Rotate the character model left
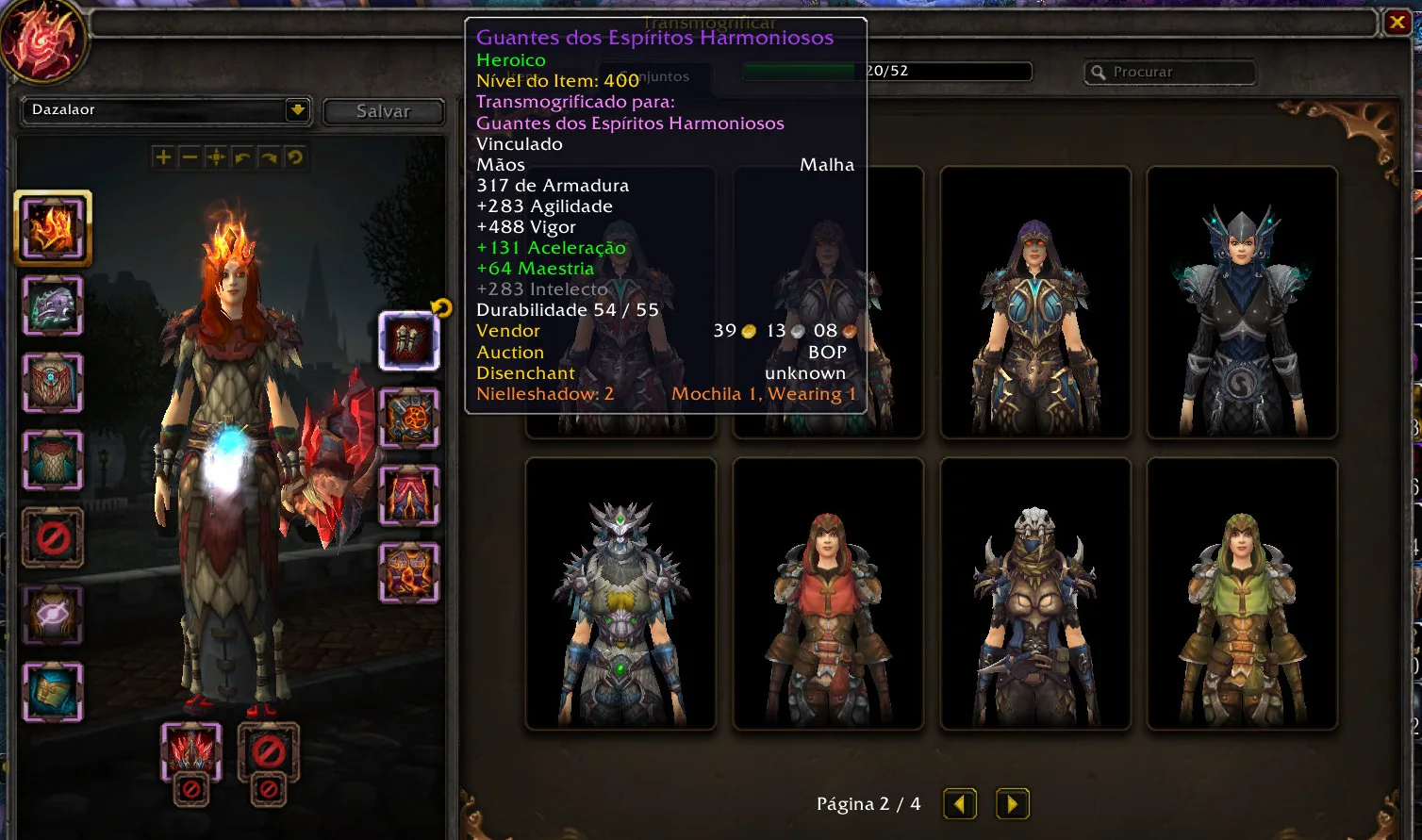Viewport: 1422px width, 840px height. coord(242,156)
